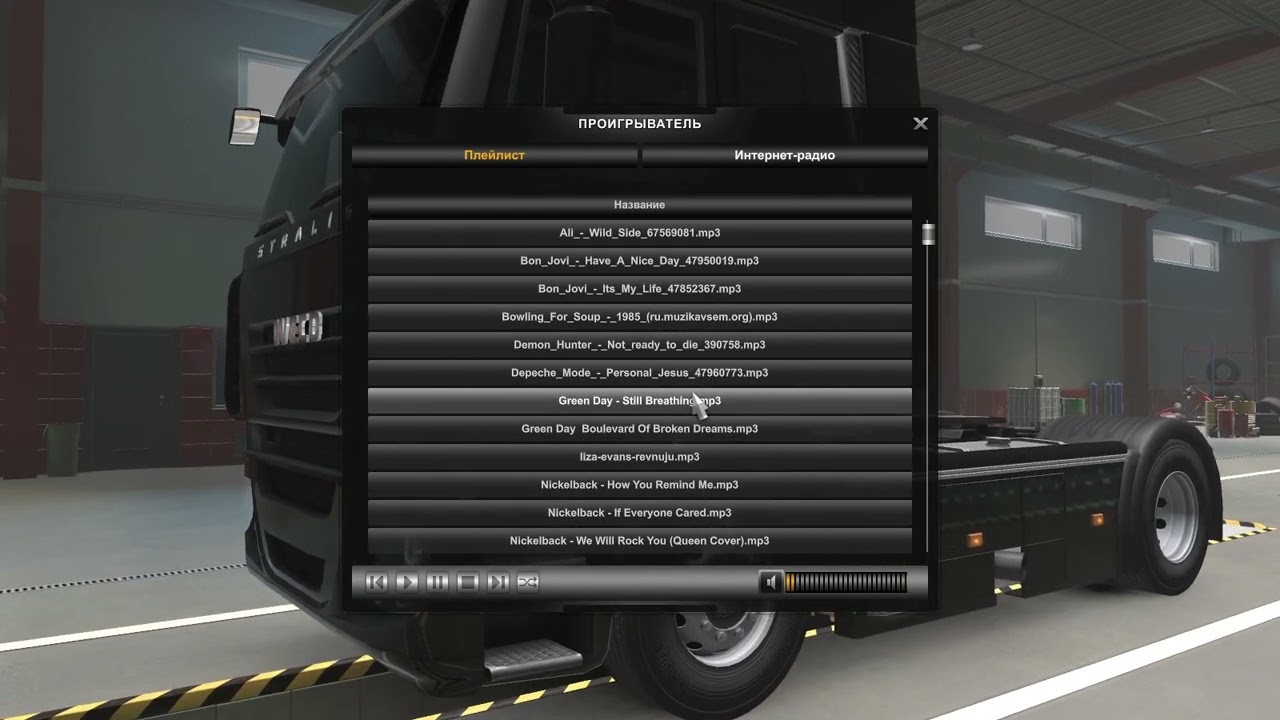The width and height of the screenshot is (1280, 720).
Task: Pick Bon Jovi Its My Life track
Action: [x=639, y=289]
